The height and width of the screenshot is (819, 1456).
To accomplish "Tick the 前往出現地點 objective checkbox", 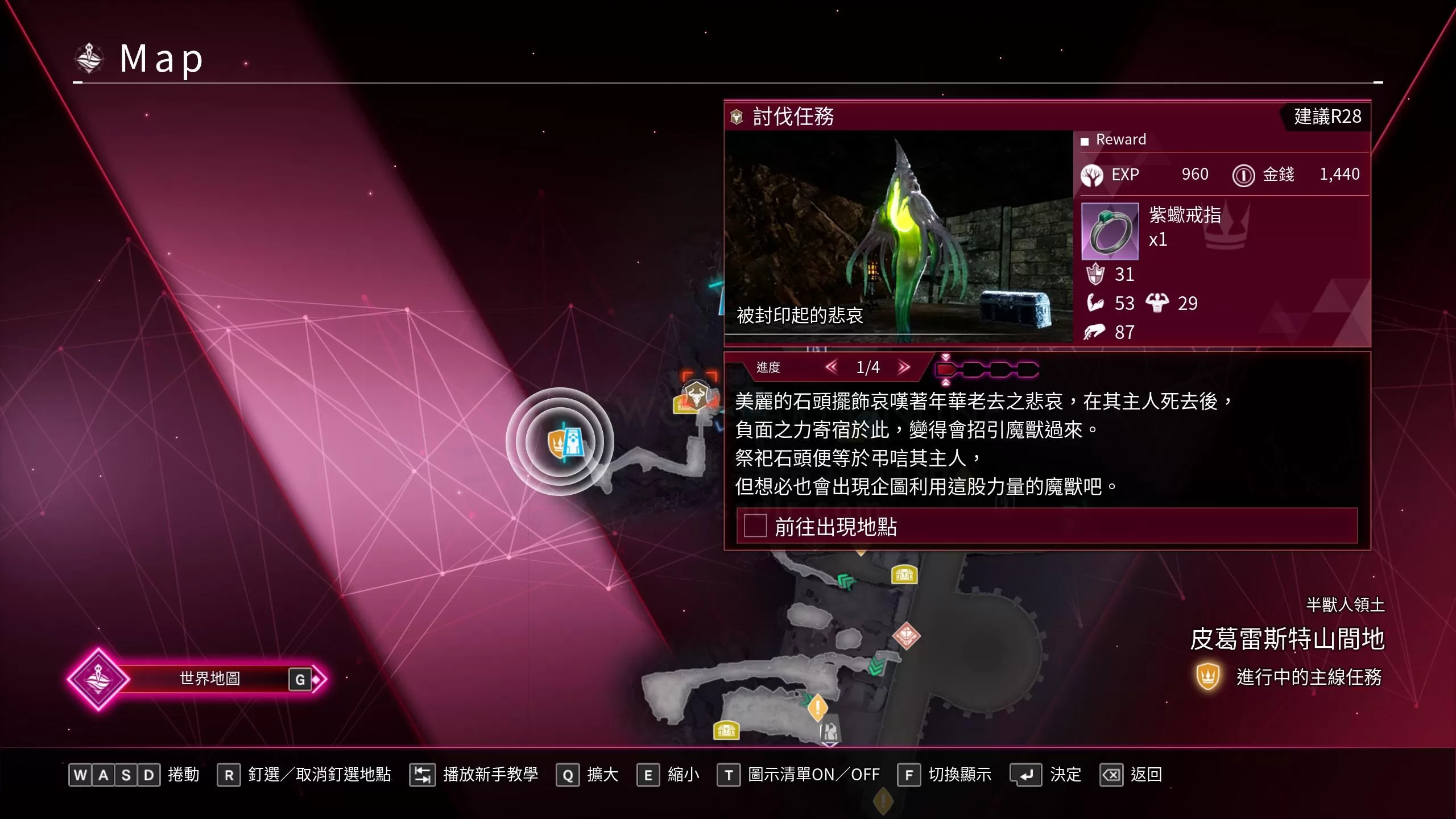I will (755, 526).
